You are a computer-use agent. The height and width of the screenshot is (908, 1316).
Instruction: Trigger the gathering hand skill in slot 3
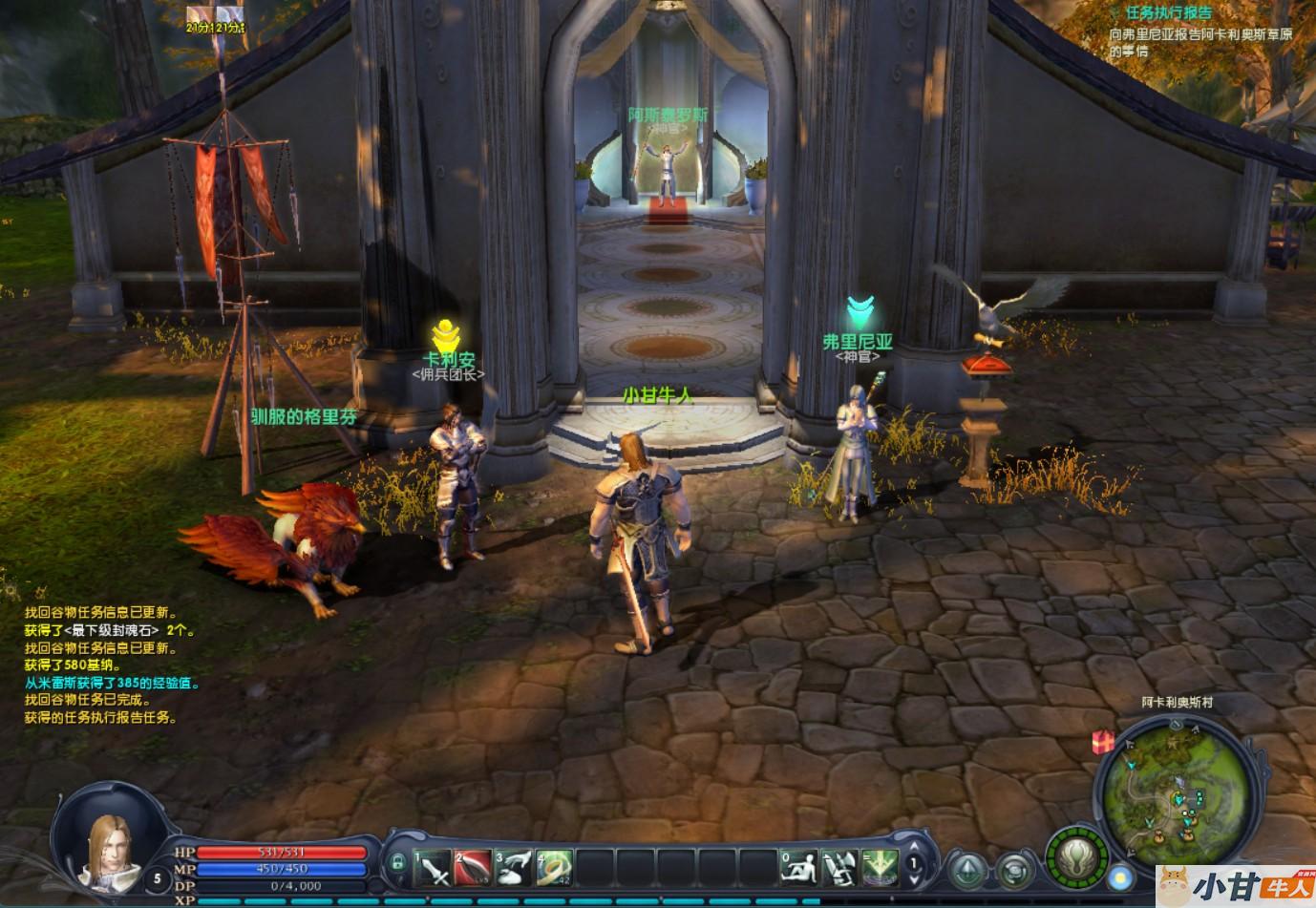(x=514, y=866)
